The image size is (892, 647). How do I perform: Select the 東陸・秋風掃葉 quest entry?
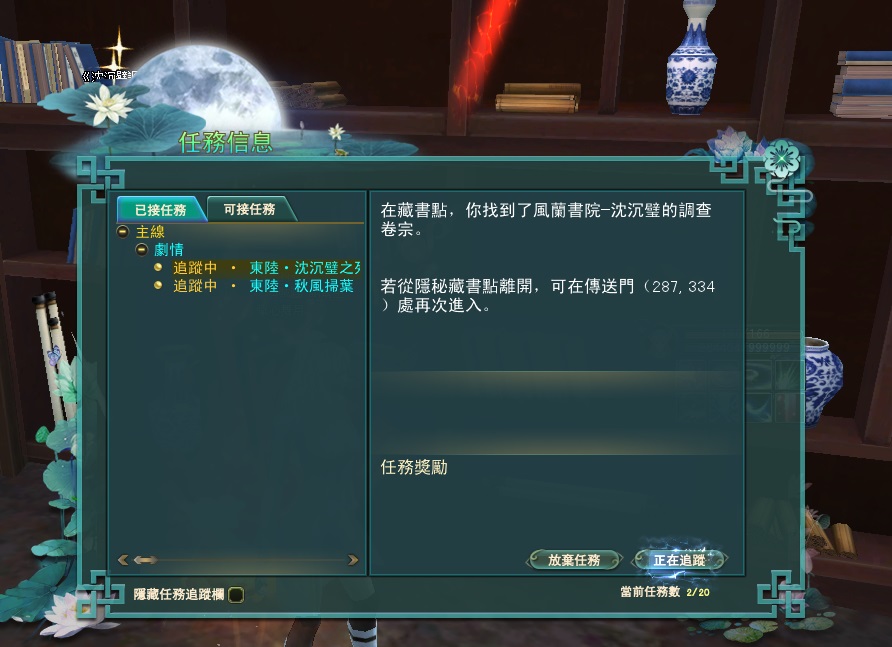[x=263, y=286]
